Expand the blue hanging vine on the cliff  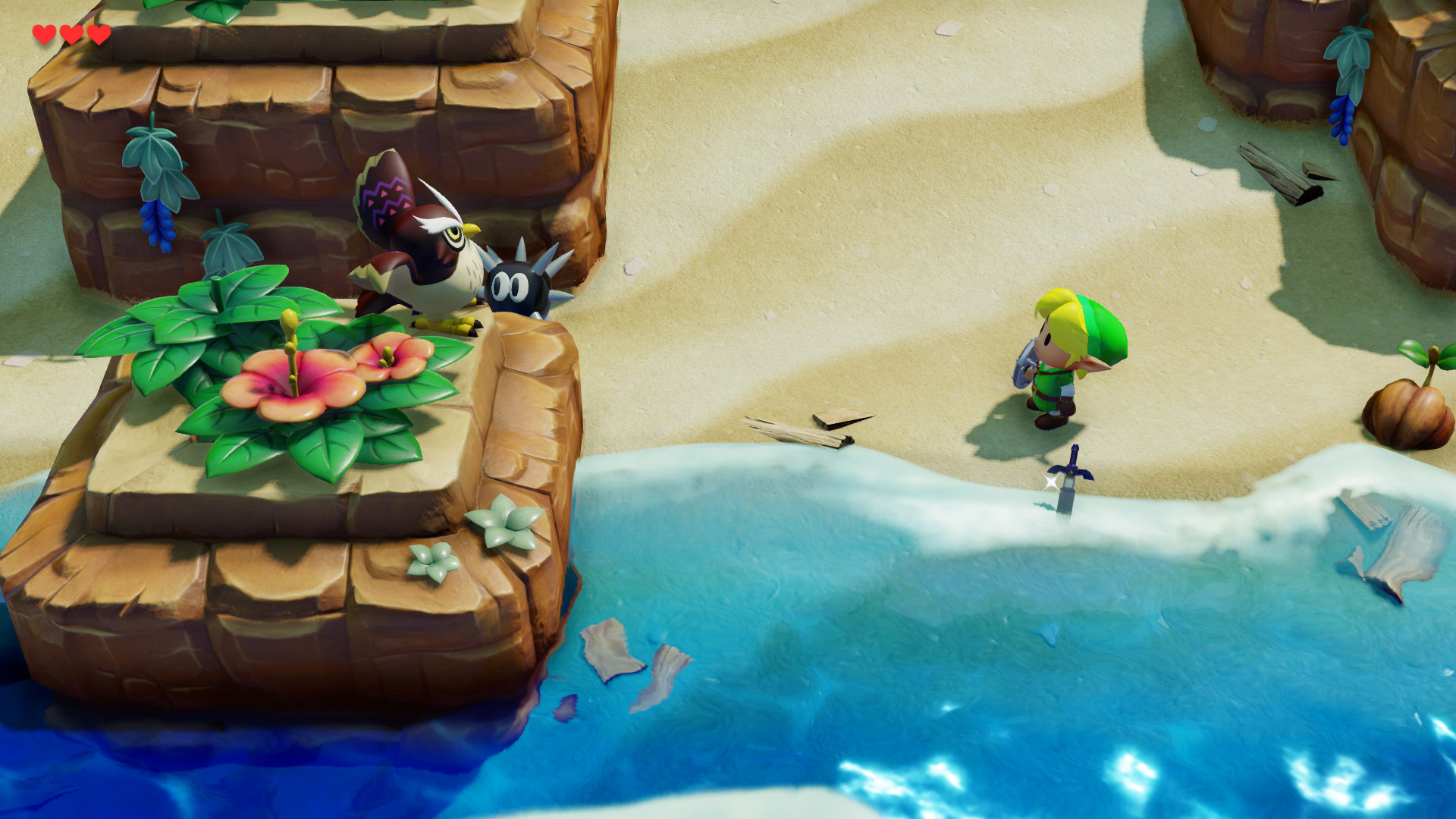coord(159,182)
